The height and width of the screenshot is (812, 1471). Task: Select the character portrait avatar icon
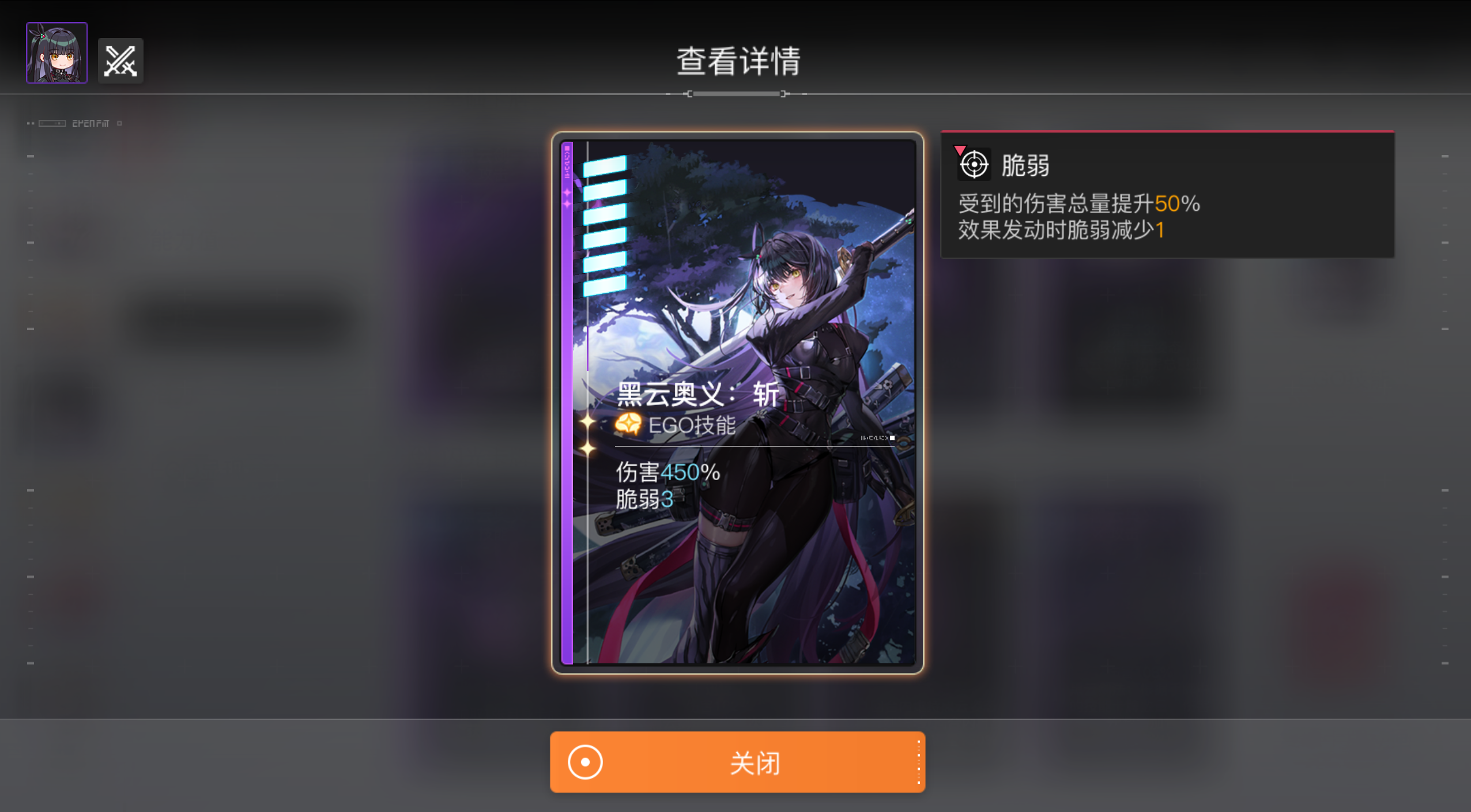(x=56, y=52)
